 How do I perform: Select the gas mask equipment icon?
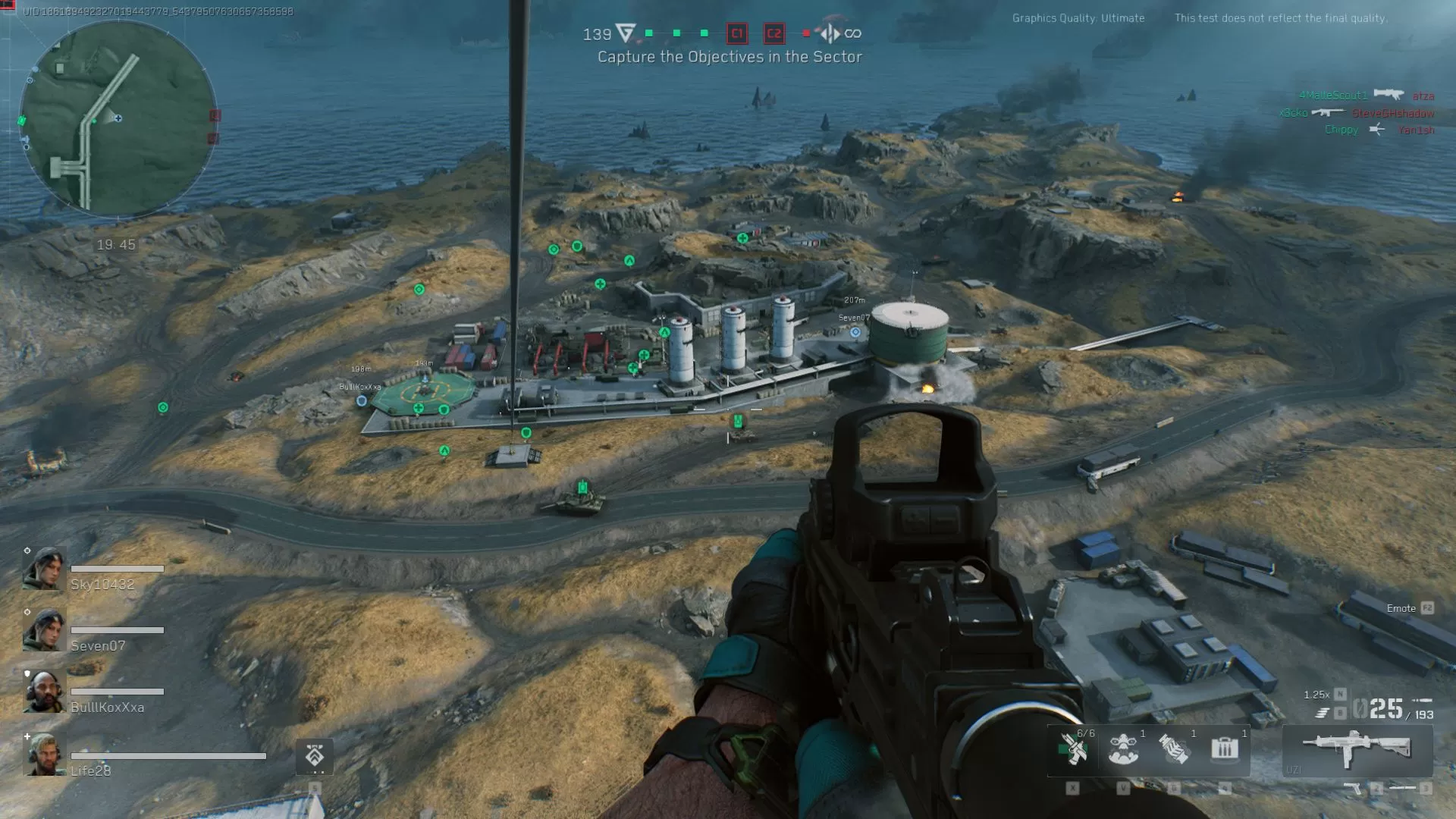[1122, 749]
